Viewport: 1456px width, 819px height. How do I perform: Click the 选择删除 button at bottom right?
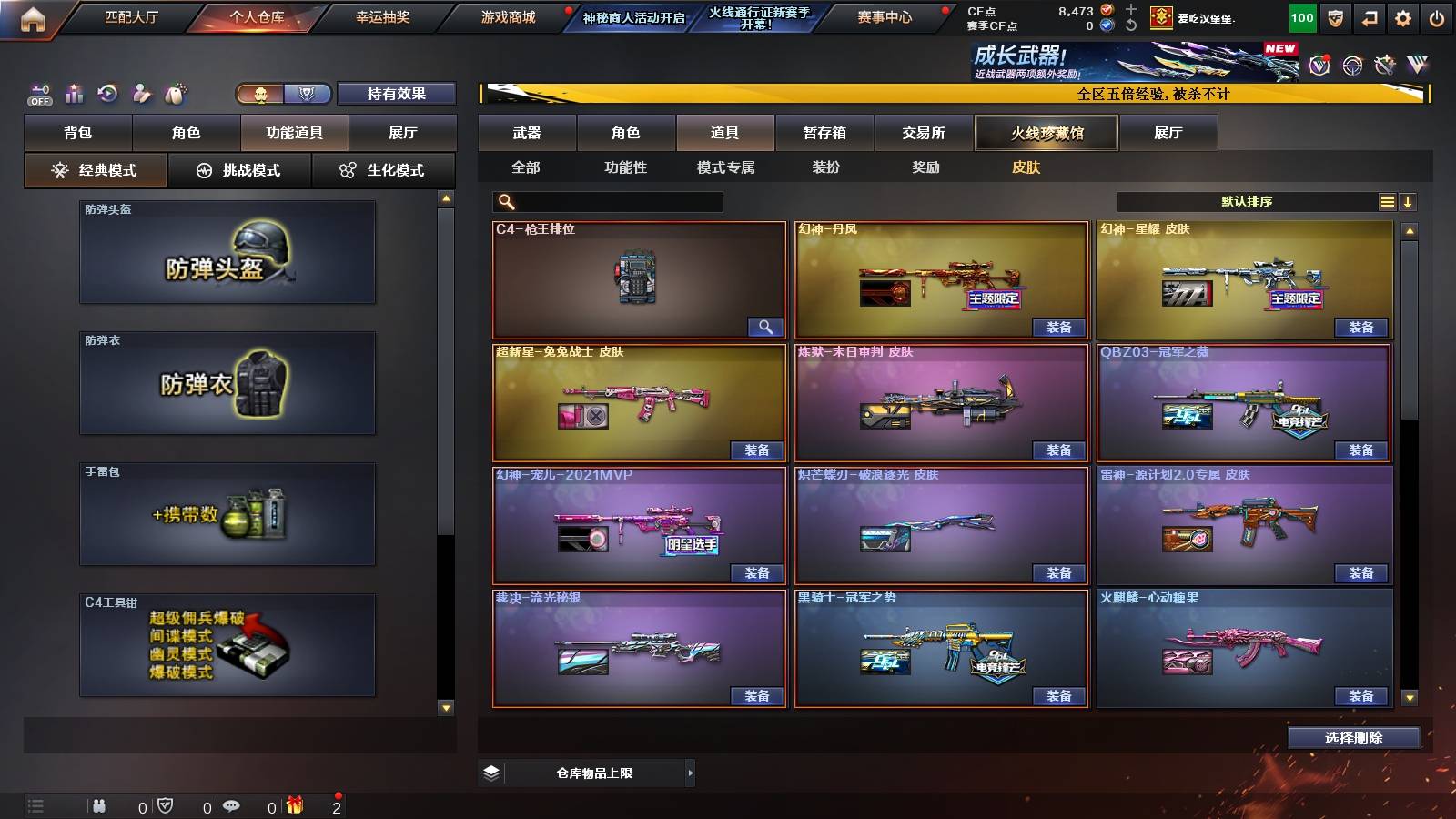(x=1355, y=737)
